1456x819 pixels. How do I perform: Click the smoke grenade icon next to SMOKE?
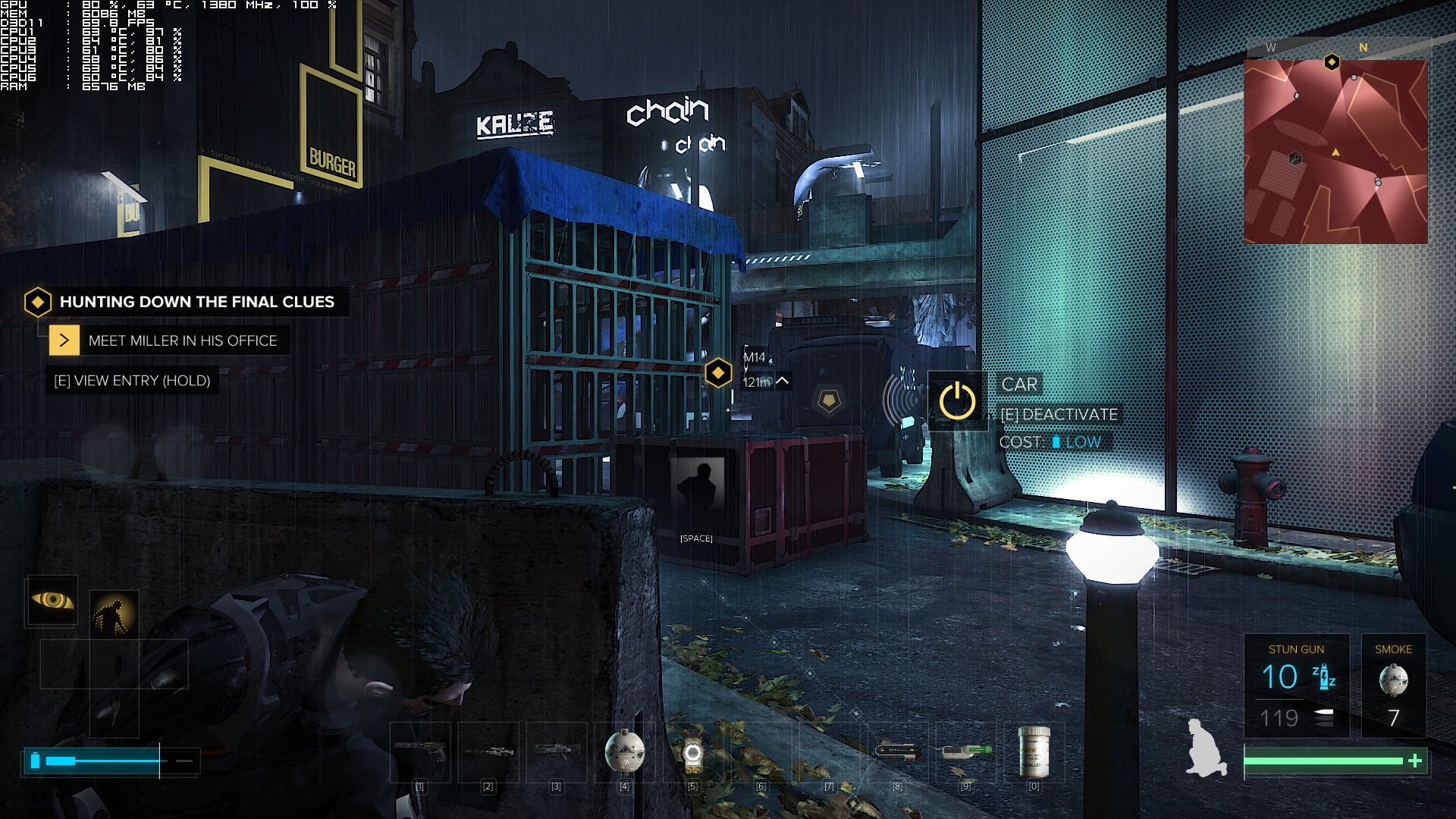[x=1394, y=679]
